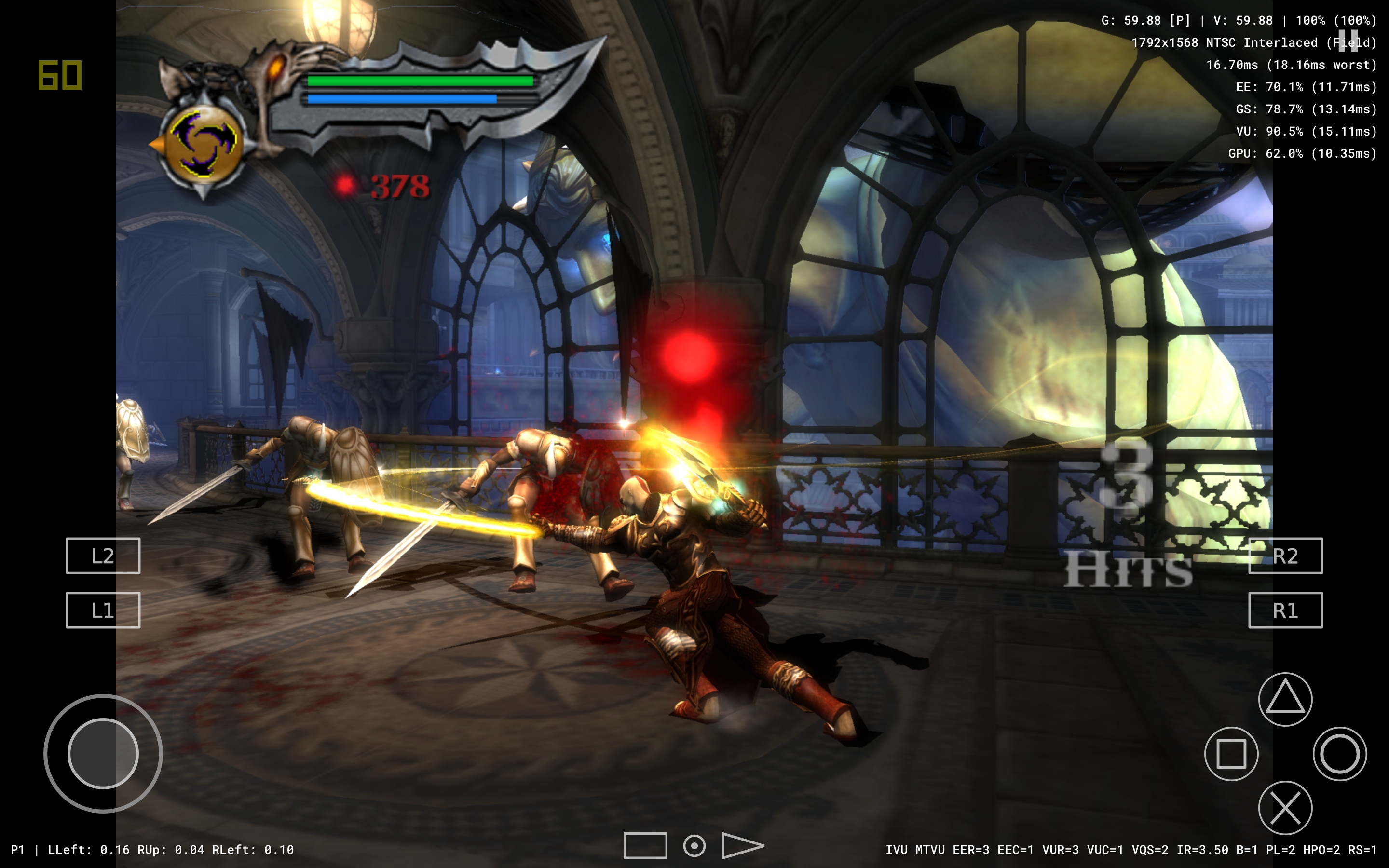1389x868 pixels.
Task: Tap the triangle face button
Action: [x=1285, y=699]
